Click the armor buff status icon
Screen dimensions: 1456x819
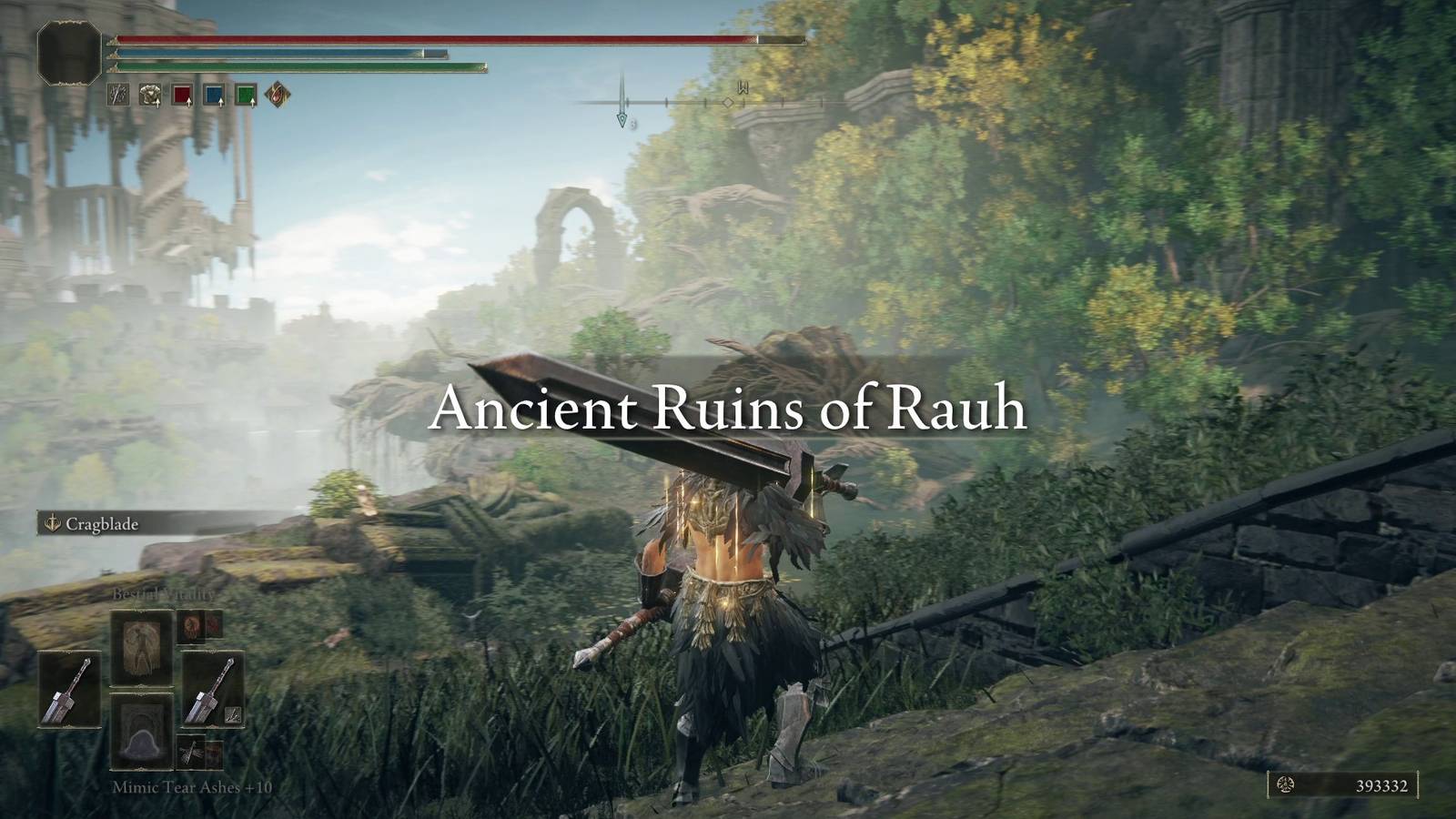click(149, 94)
